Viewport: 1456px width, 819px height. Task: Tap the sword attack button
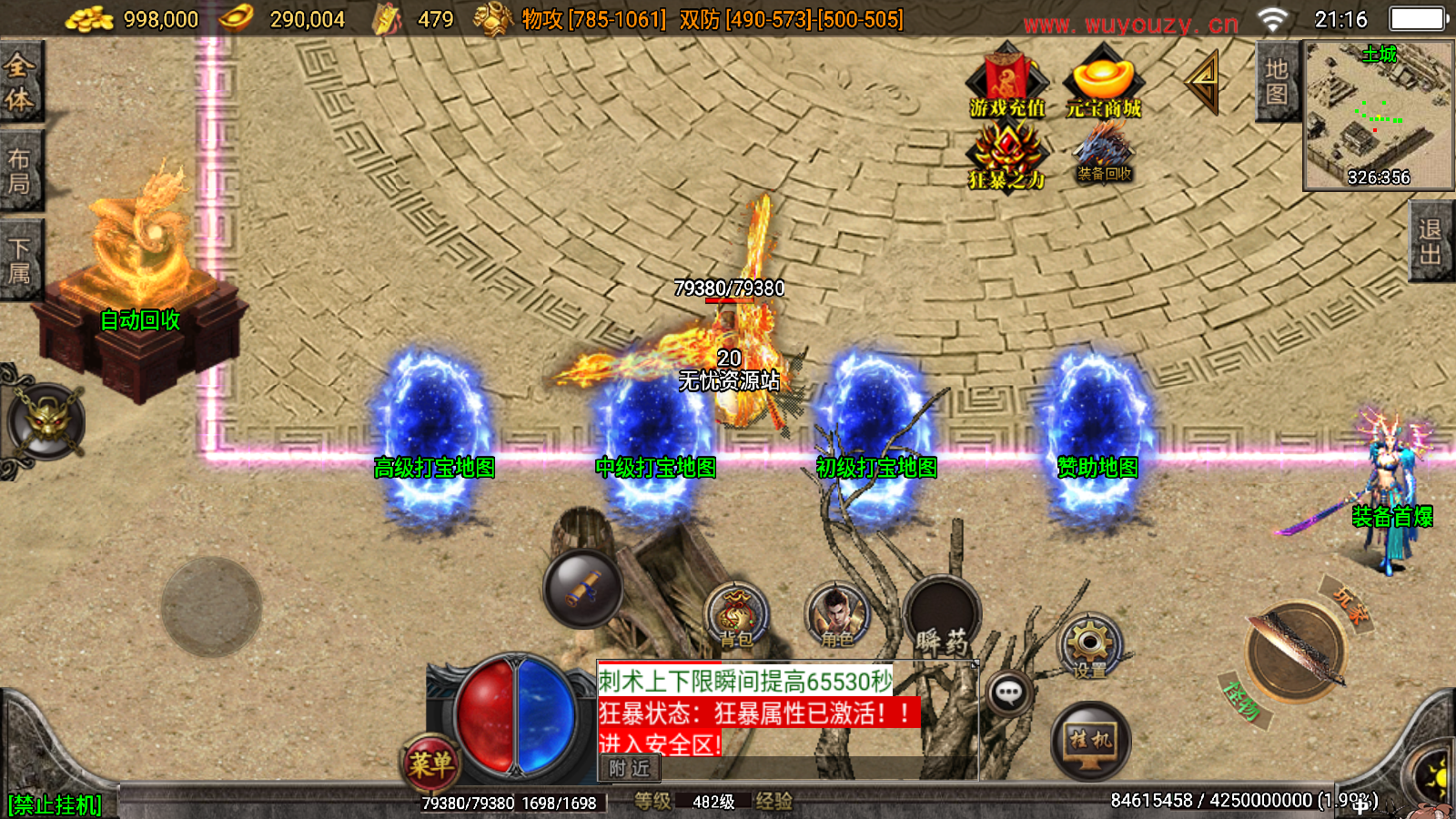[1296, 652]
